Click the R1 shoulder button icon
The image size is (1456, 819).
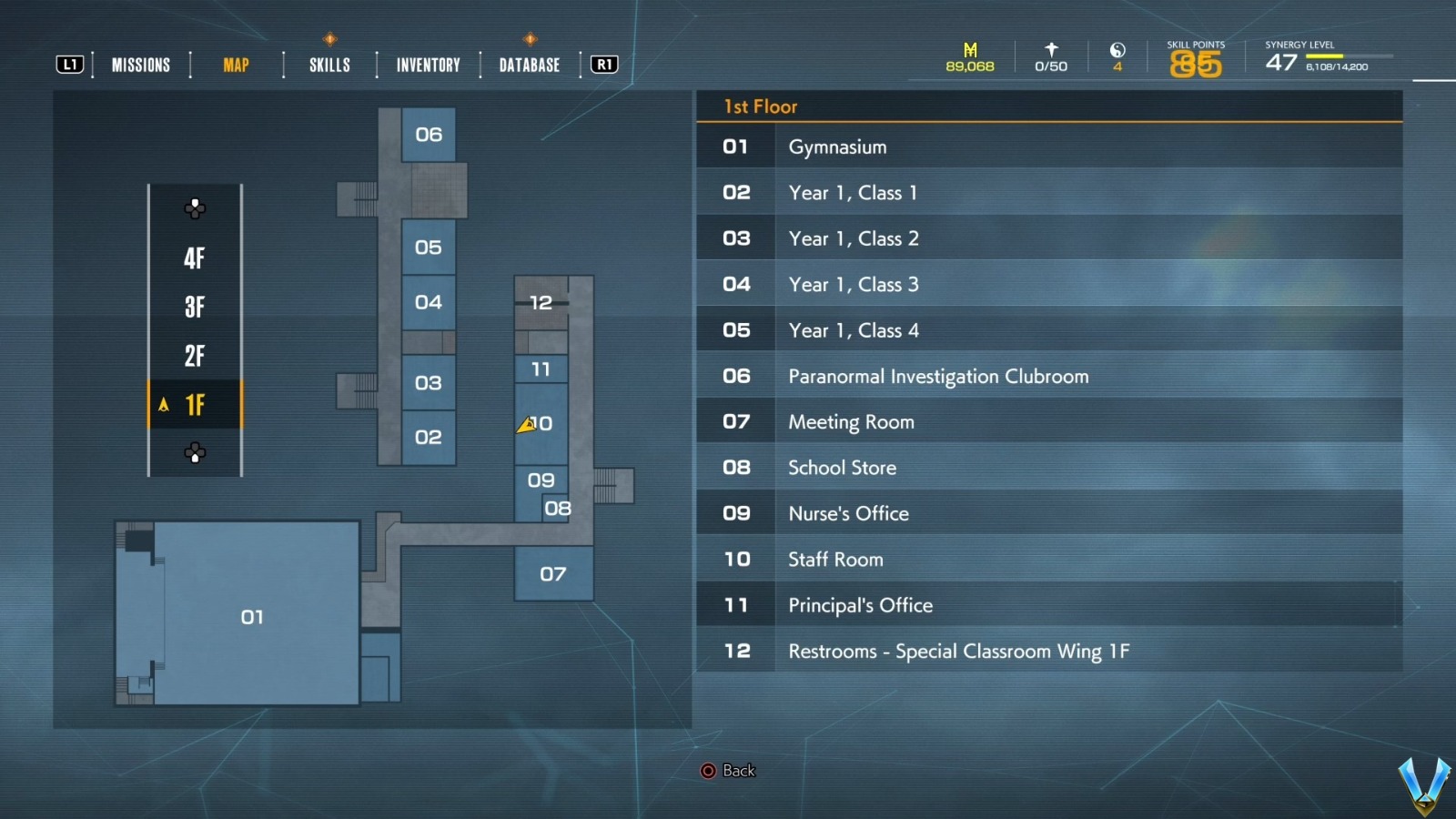[x=602, y=64]
